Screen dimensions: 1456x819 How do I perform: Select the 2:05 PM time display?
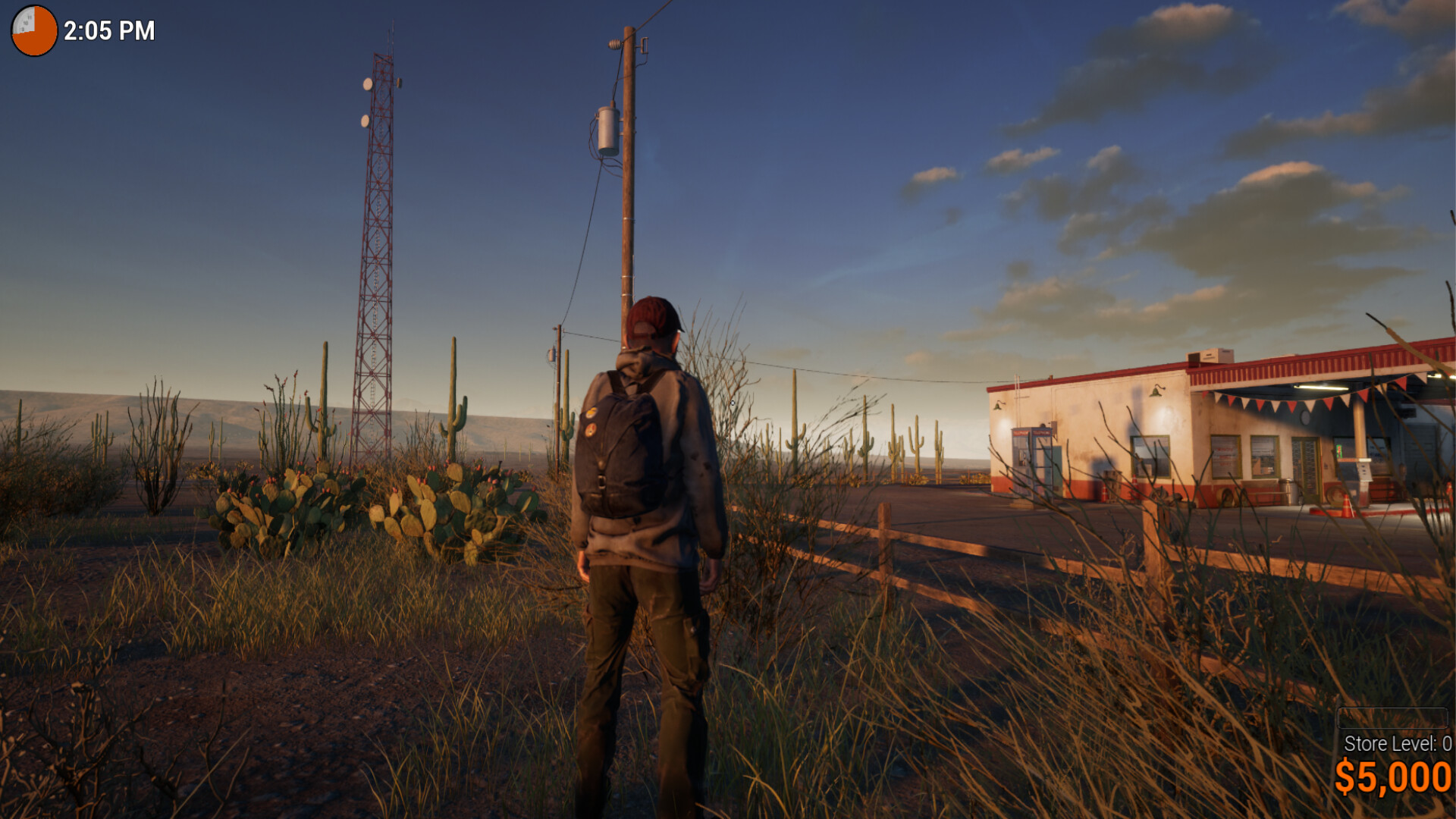[x=108, y=31]
